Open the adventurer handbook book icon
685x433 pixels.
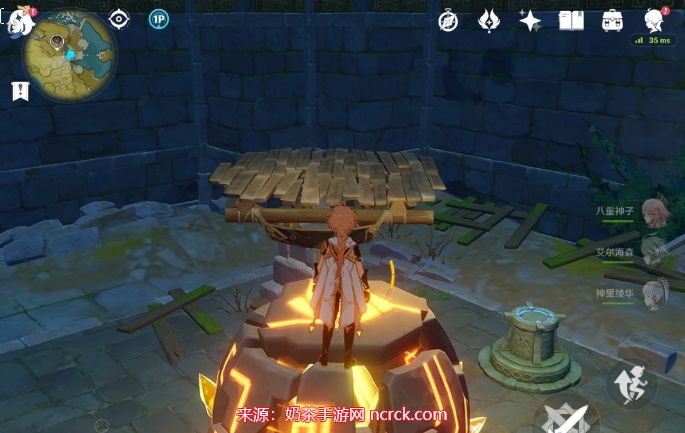pos(570,20)
